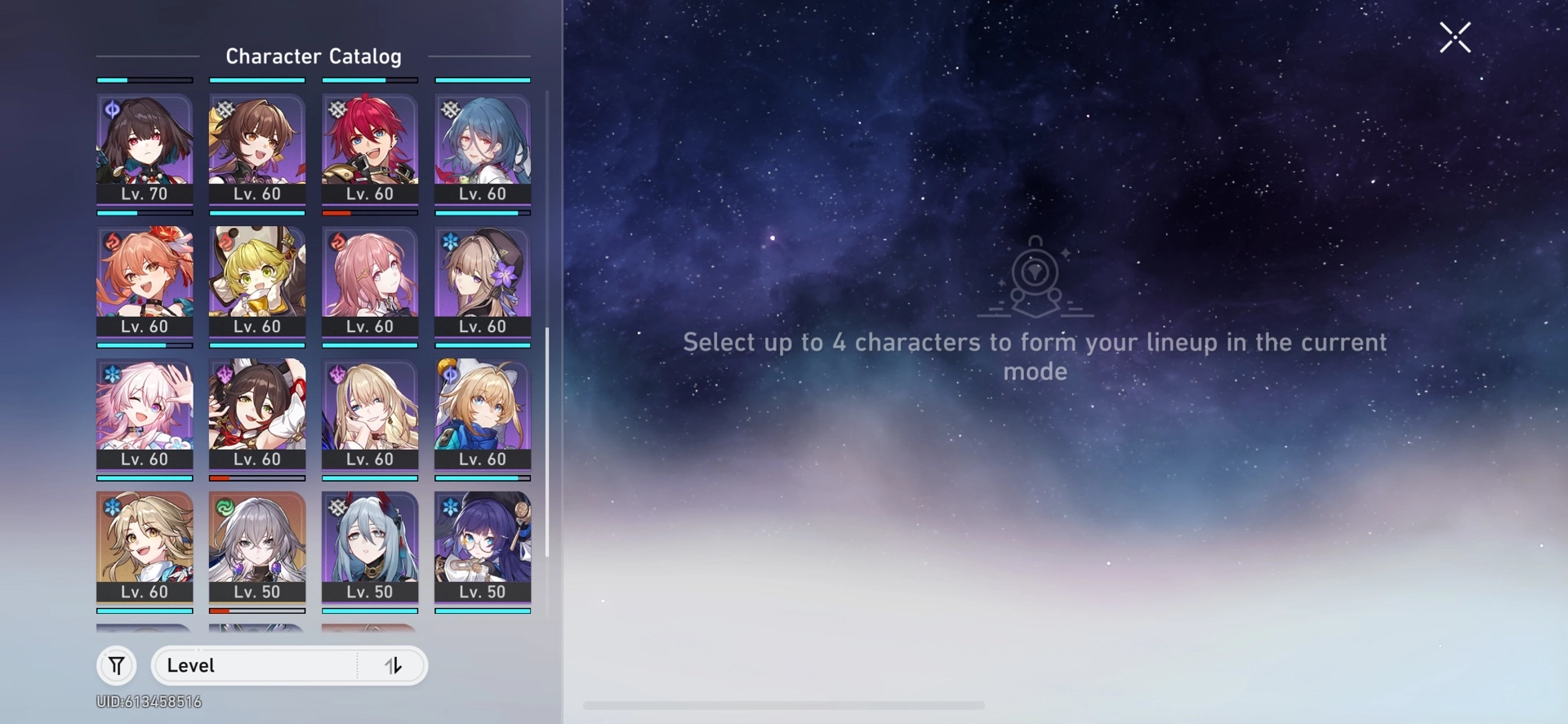1568x724 pixels.
Task: Click the Physical element icon on Luka's card
Action: [337, 109]
